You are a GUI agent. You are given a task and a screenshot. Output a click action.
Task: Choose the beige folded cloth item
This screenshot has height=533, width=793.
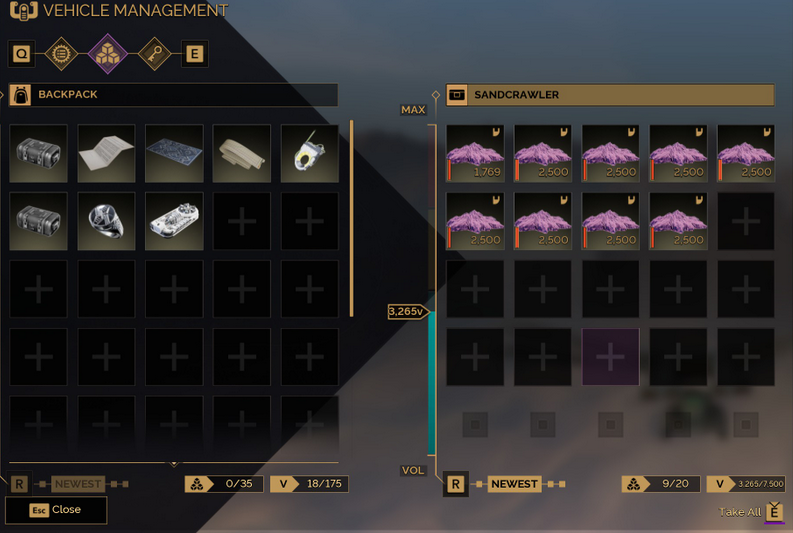click(x=242, y=153)
